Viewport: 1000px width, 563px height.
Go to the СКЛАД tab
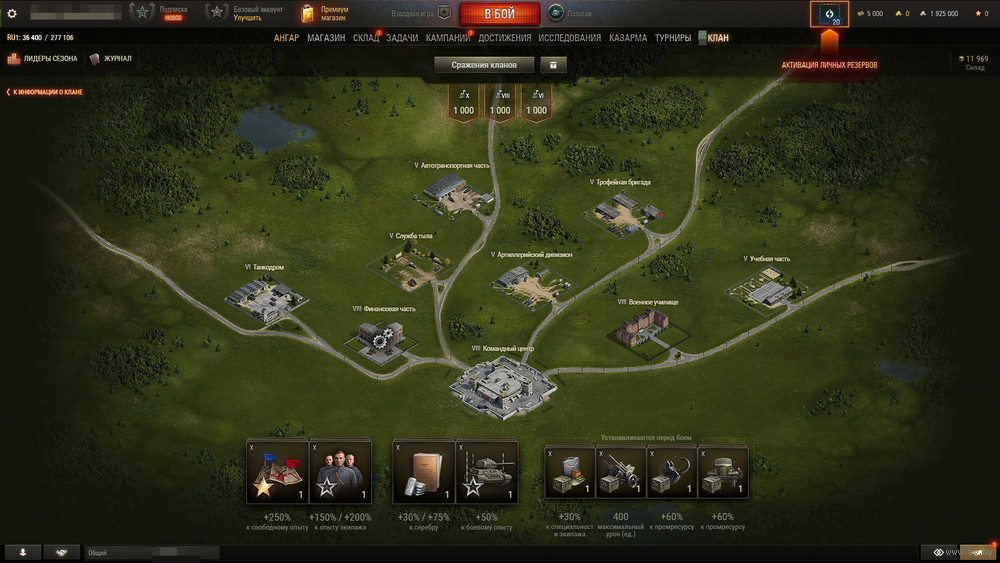[366, 38]
